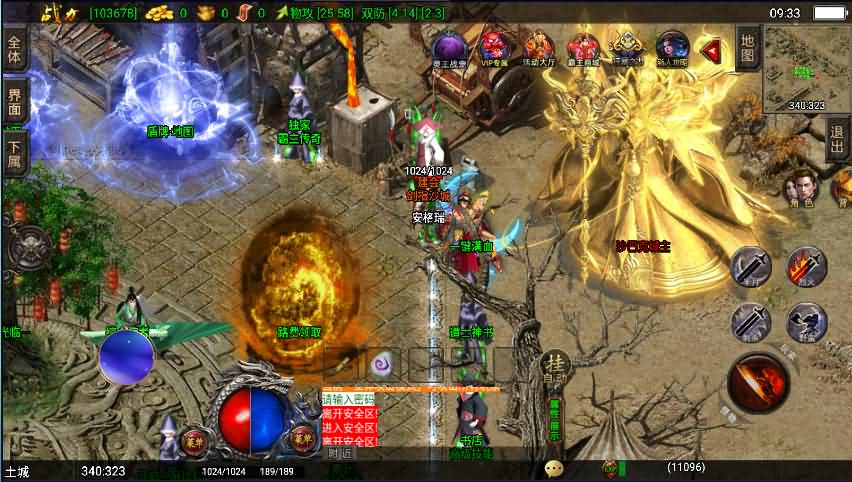Collapse the top icon row with red arrow
852x482 pixels.
click(712, 49)
